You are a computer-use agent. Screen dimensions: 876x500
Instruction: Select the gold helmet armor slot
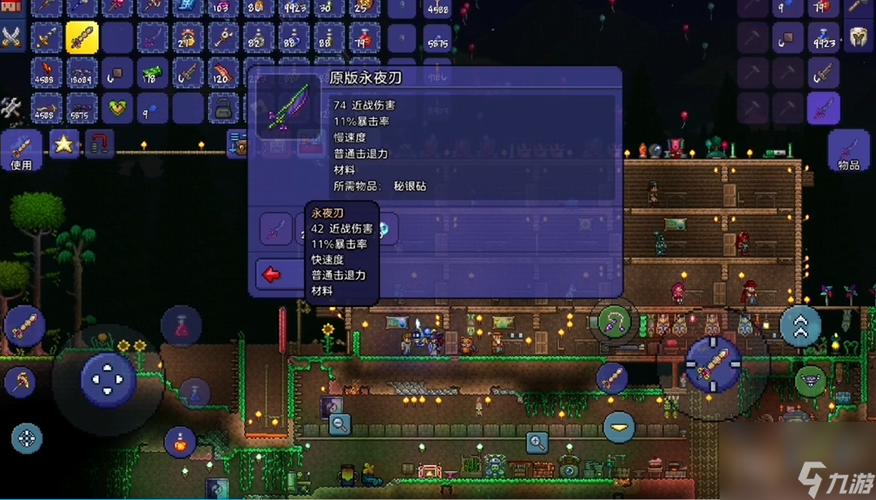click(x=857, y=37)
